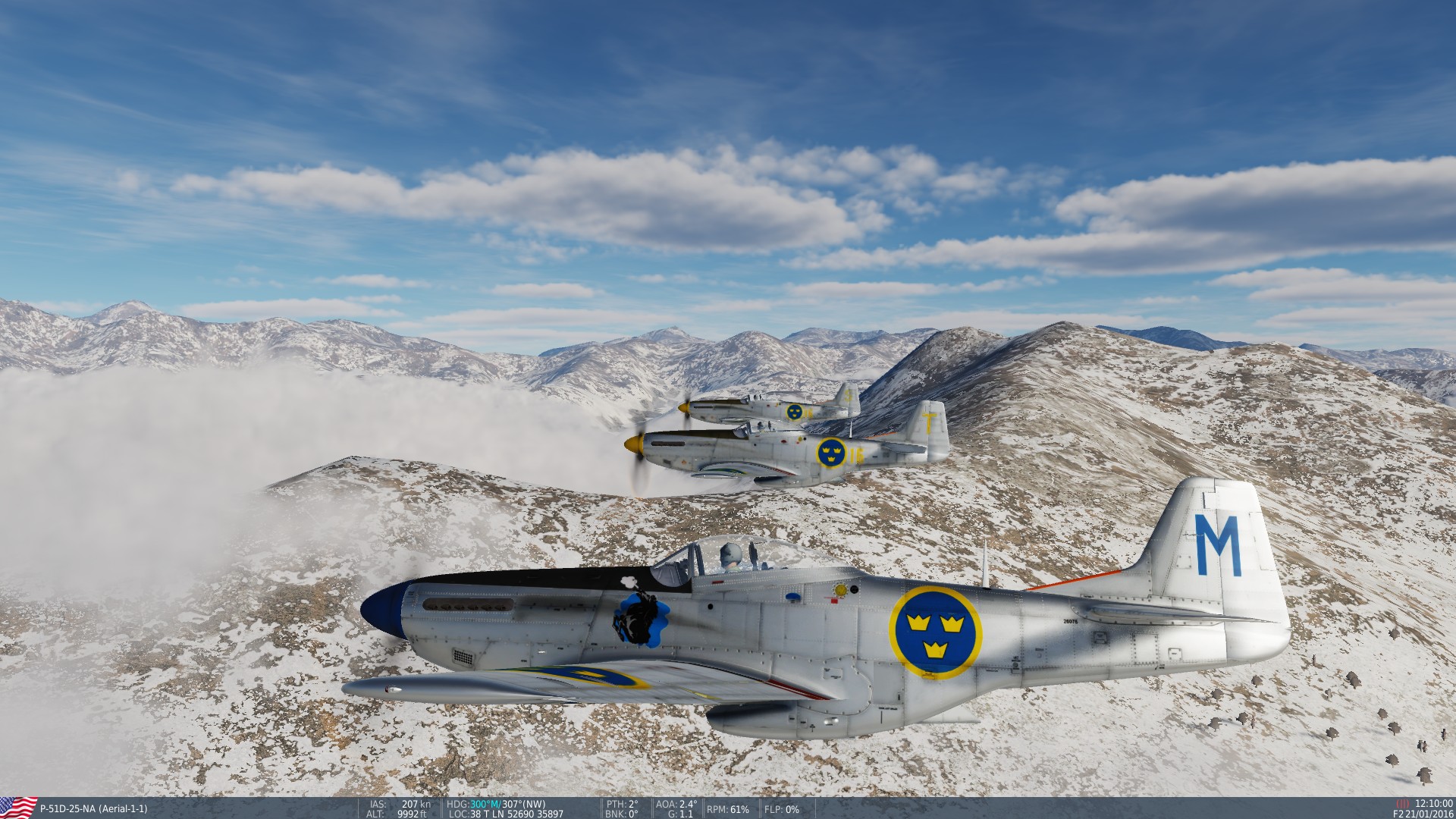Toggle the FLP 0% flaps readout
The image size is (1456, 819).
(x=782, y=810)
